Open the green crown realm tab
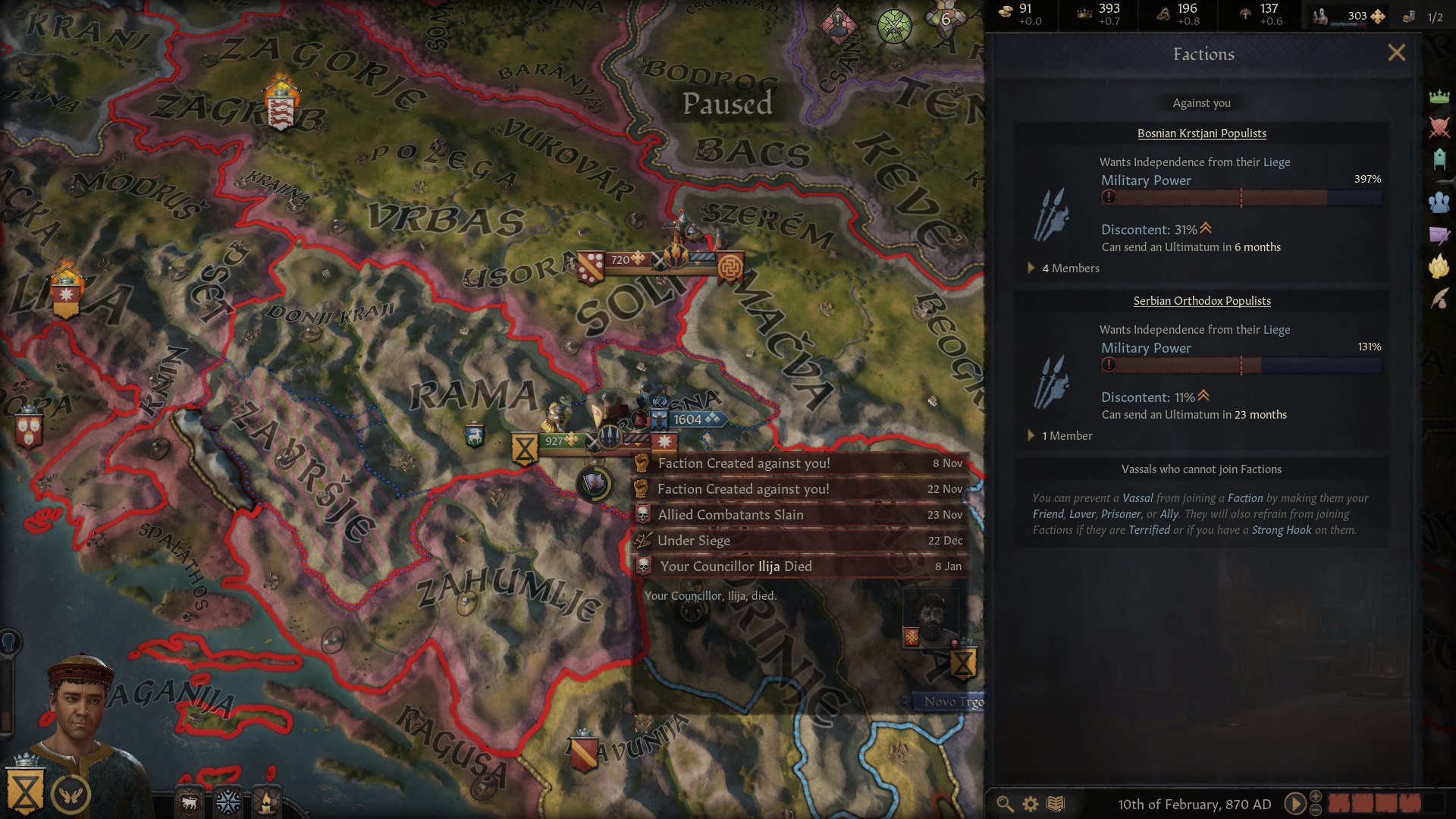The height and width of the screenshot is (819, 1456). pos(1439,96)
